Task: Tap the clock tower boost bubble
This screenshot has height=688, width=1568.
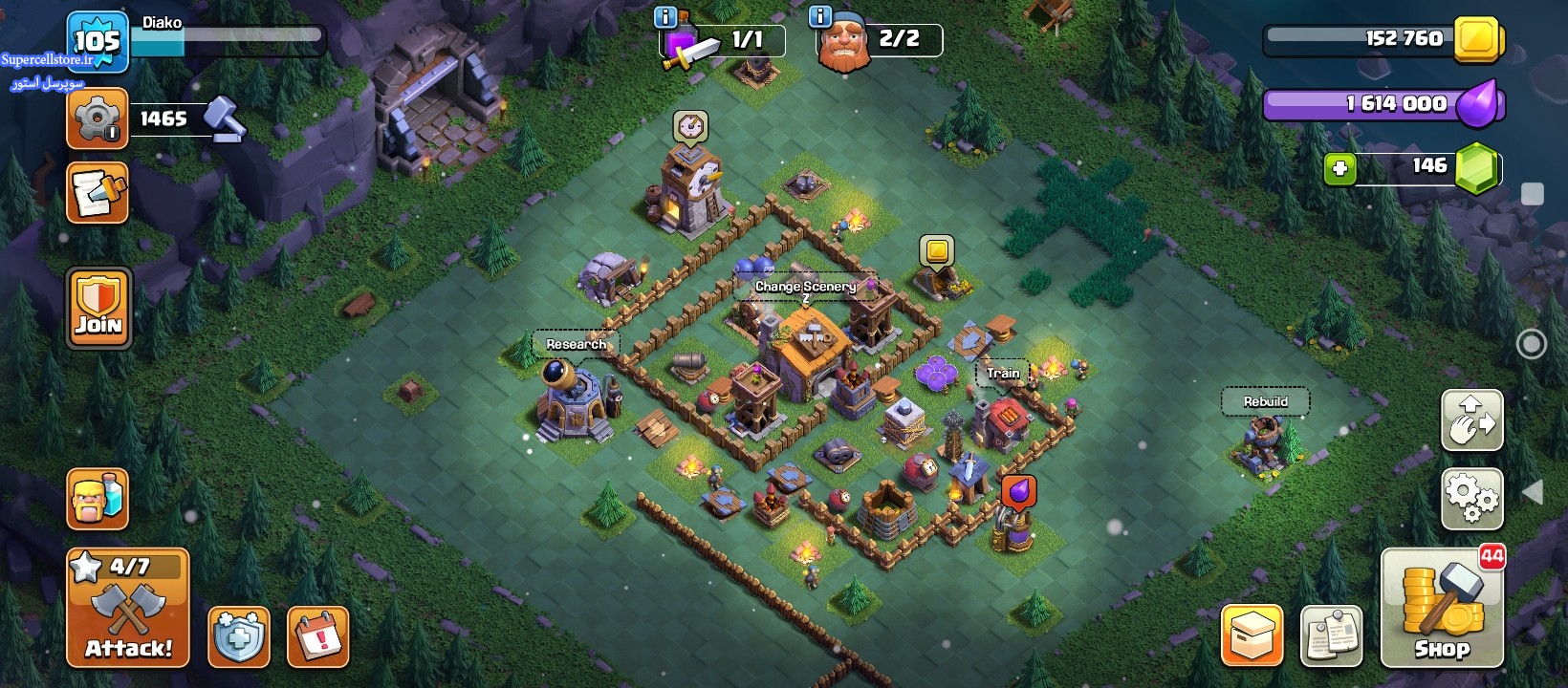Action: (690, 125)
